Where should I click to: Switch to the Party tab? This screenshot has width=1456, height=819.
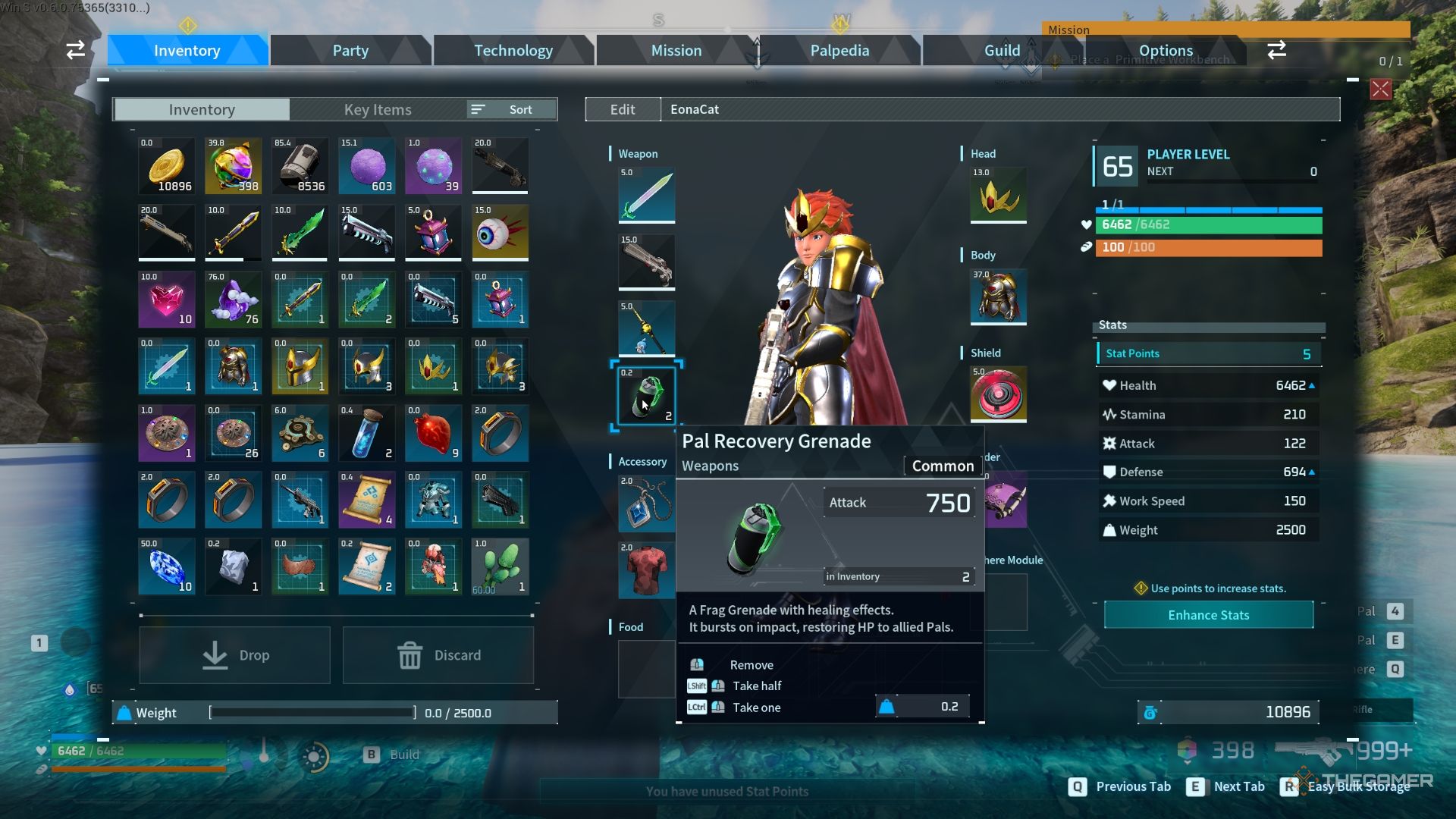pyautogui.click(x=350, y=50)
